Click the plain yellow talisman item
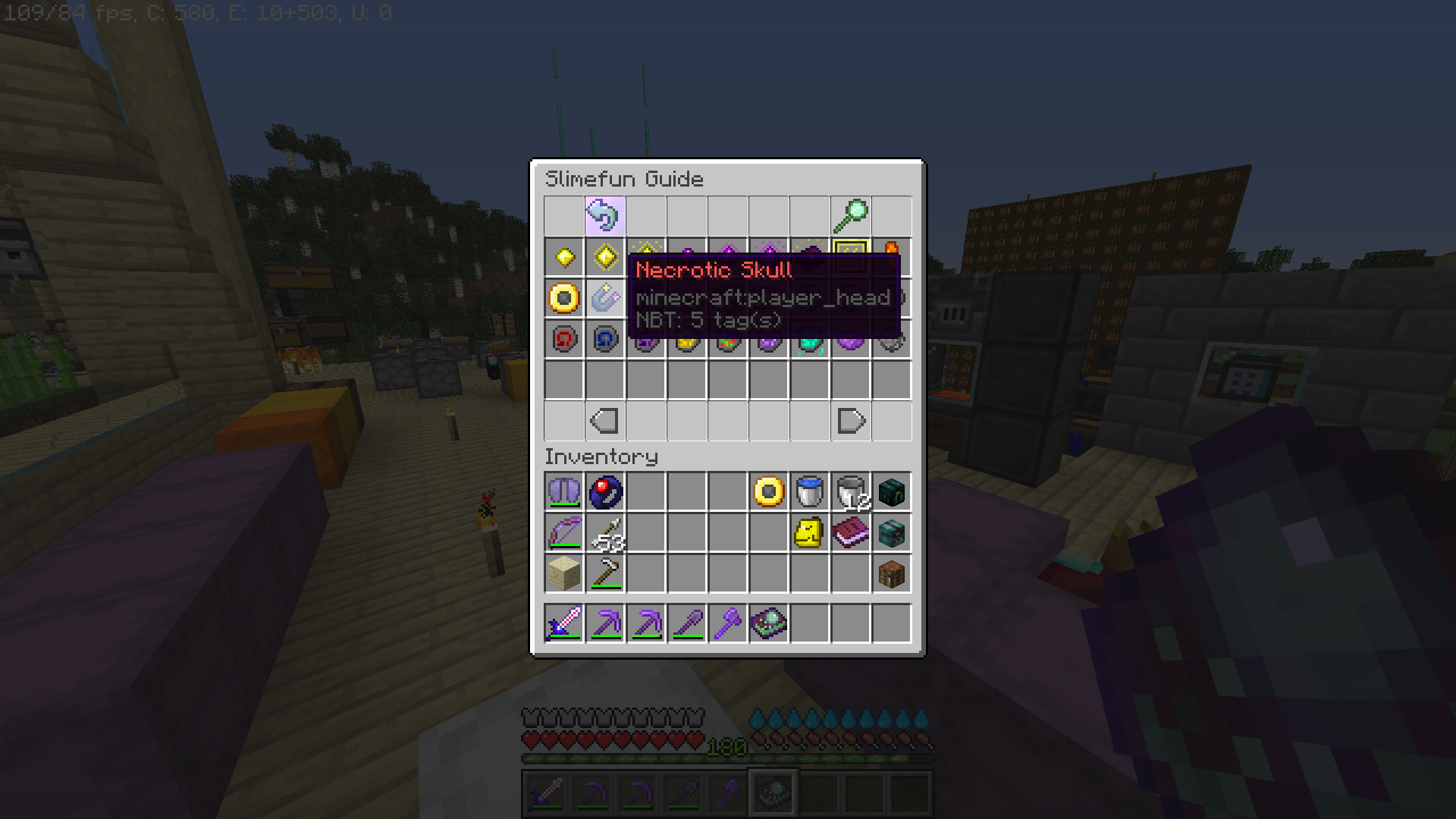Screen dimensions: 1456x819 tap(563, 256)
